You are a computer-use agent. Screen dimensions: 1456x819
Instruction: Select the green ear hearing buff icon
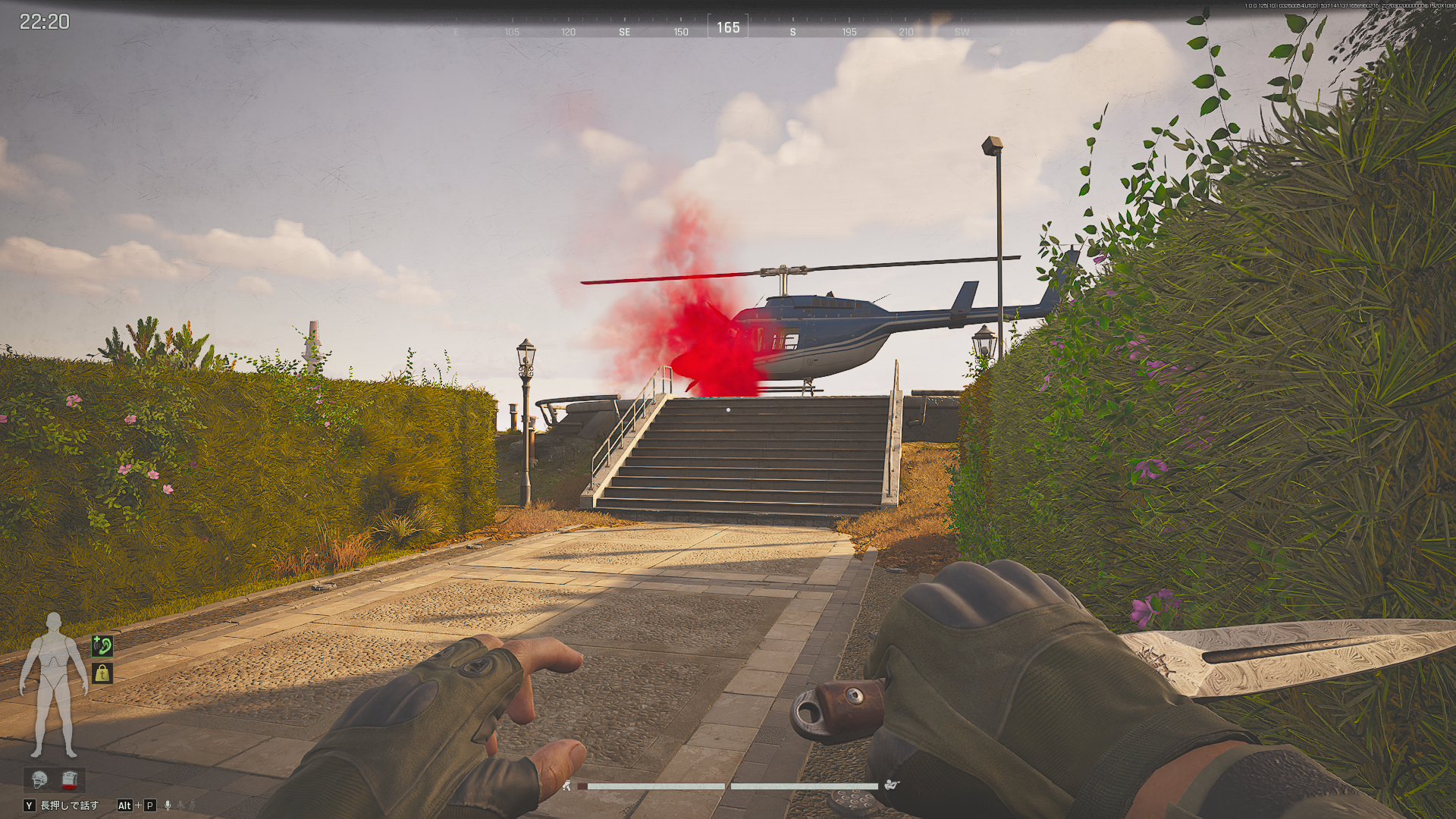102,646
